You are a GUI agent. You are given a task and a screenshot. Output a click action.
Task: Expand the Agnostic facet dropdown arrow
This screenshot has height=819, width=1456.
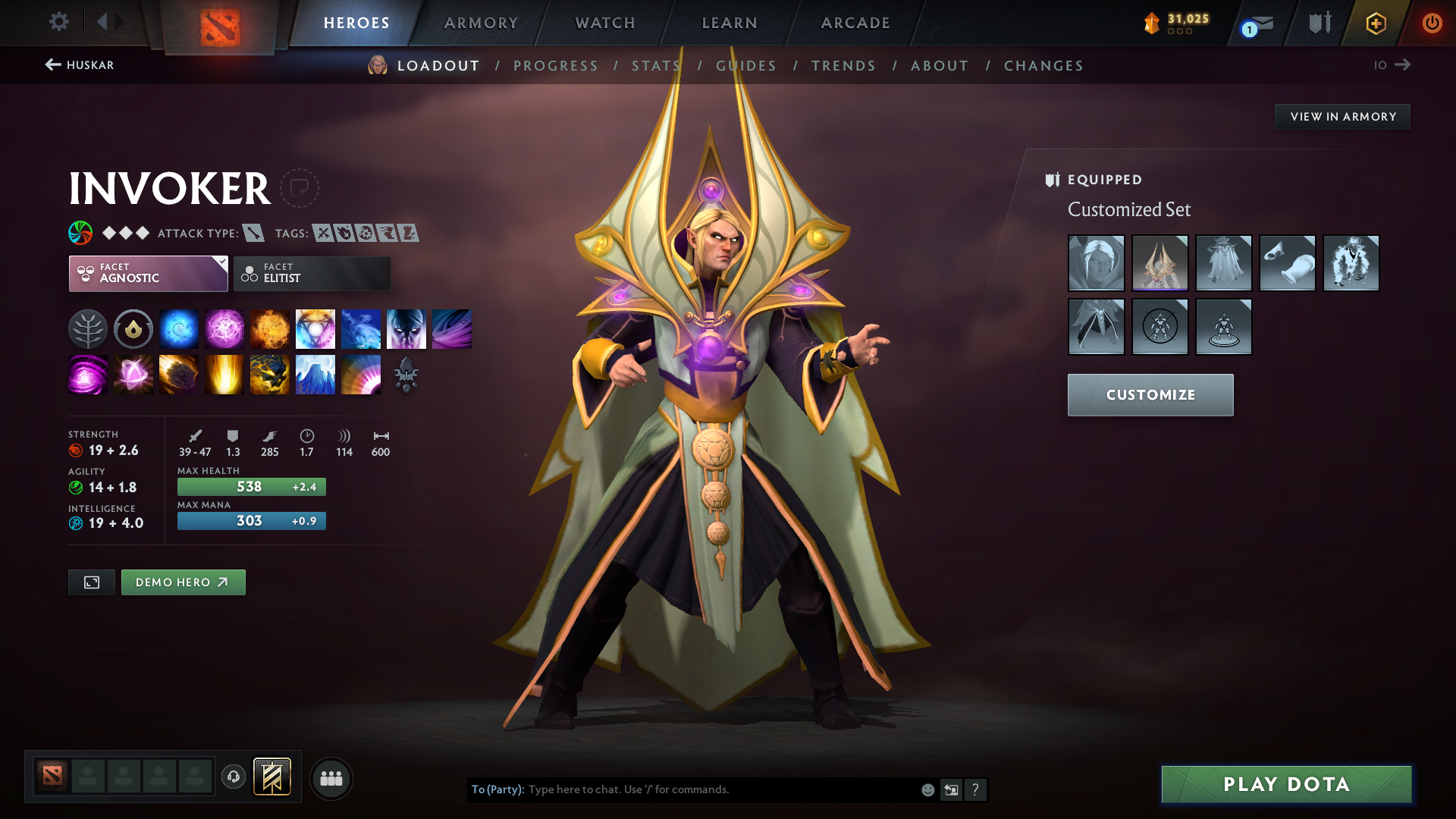click(221, 262)
